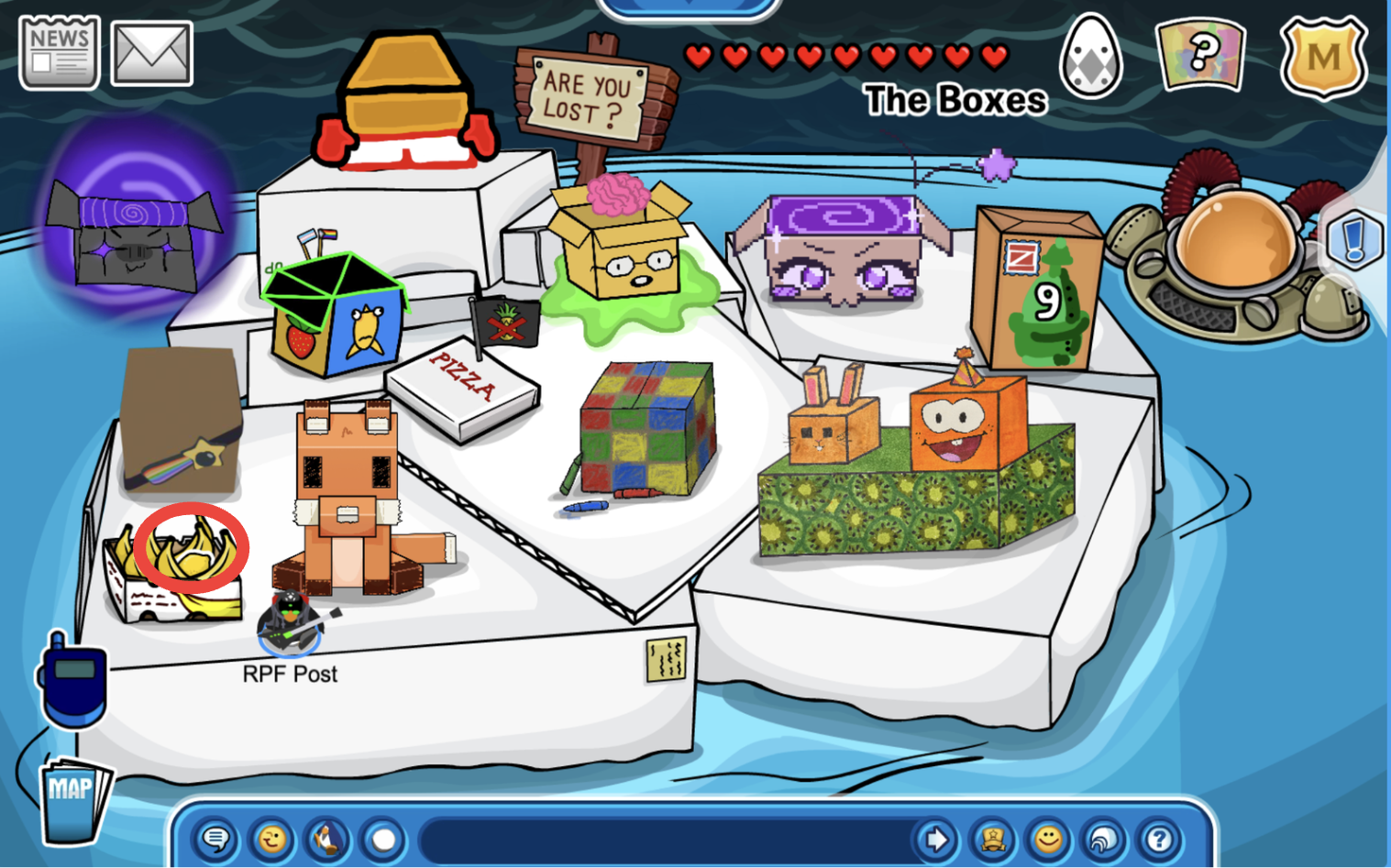Click the chat message input bar

[665, 839]
